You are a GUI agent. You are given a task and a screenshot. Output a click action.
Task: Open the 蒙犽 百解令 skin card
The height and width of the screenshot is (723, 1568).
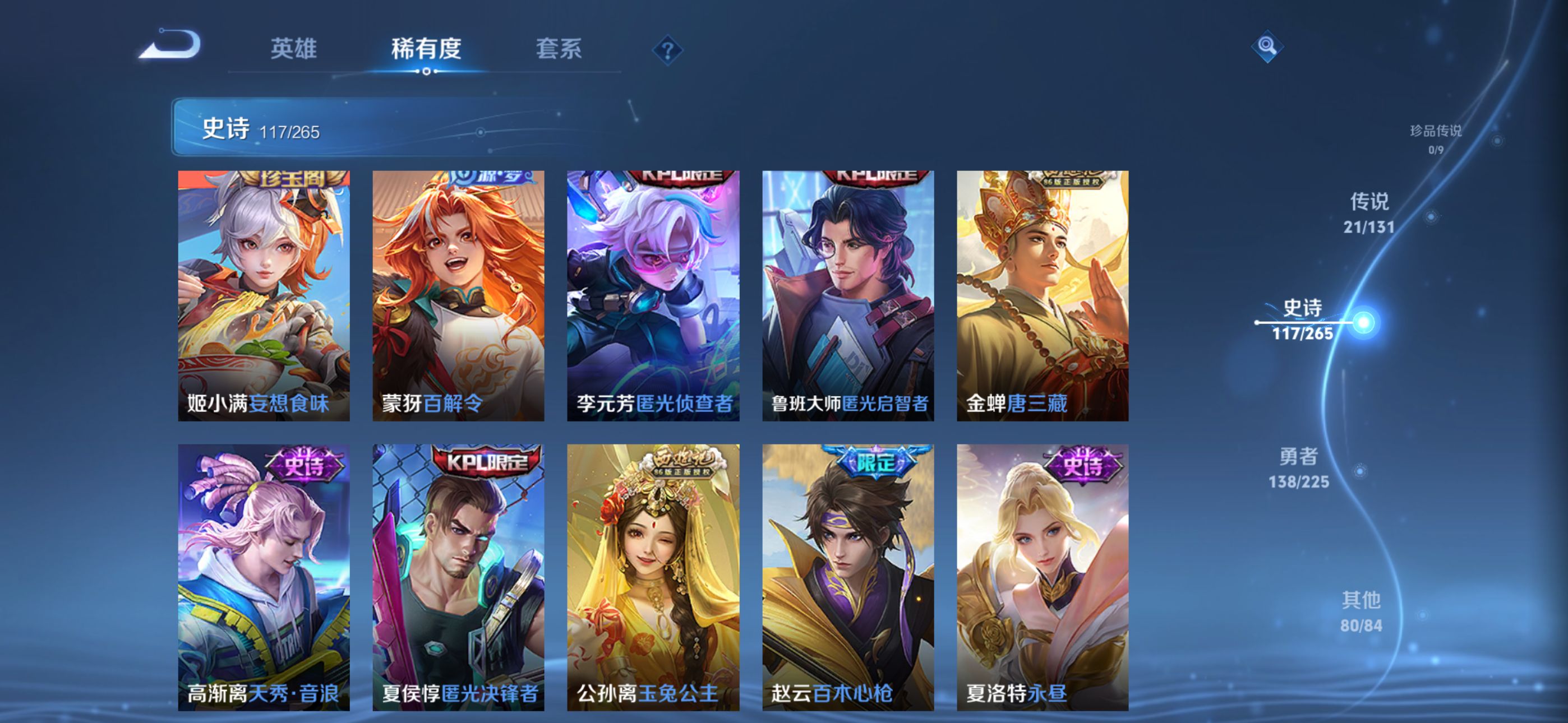[x=458, y=295]
